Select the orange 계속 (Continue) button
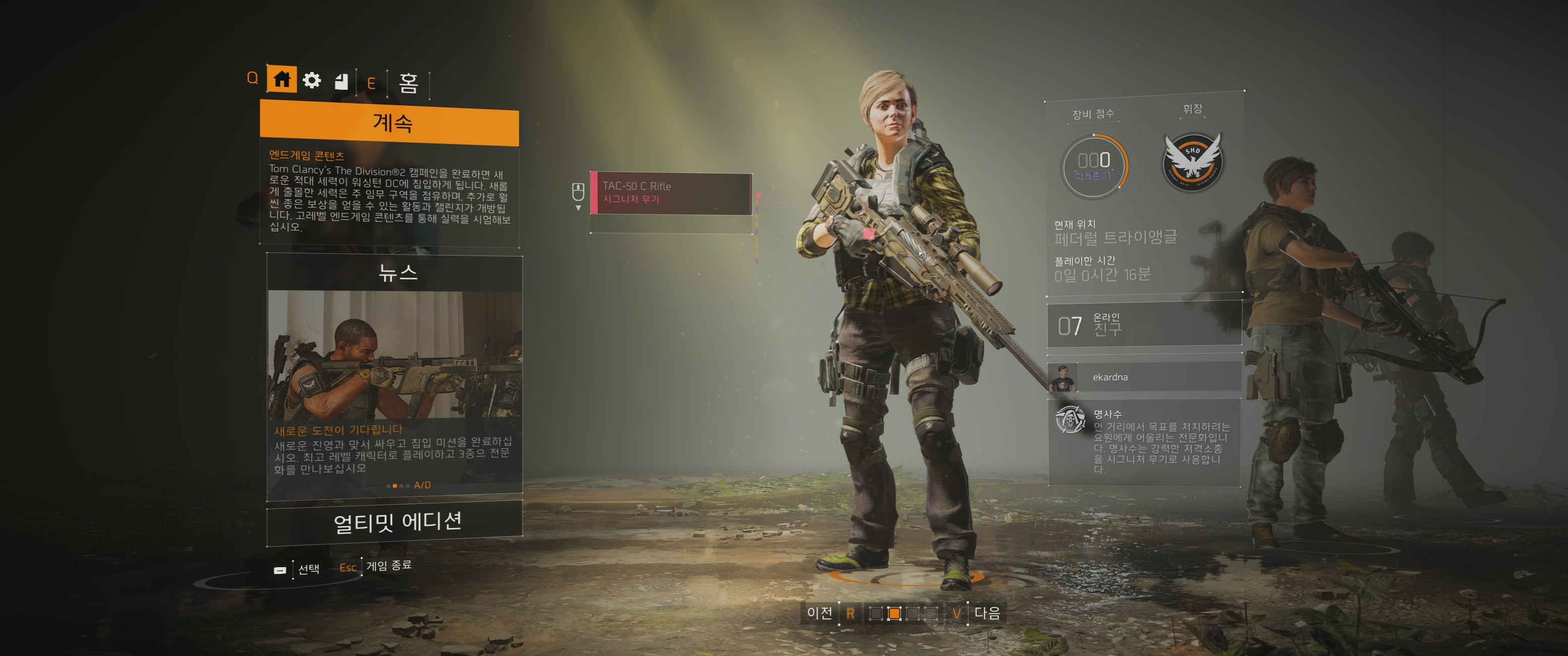 (x=389, y=124)
